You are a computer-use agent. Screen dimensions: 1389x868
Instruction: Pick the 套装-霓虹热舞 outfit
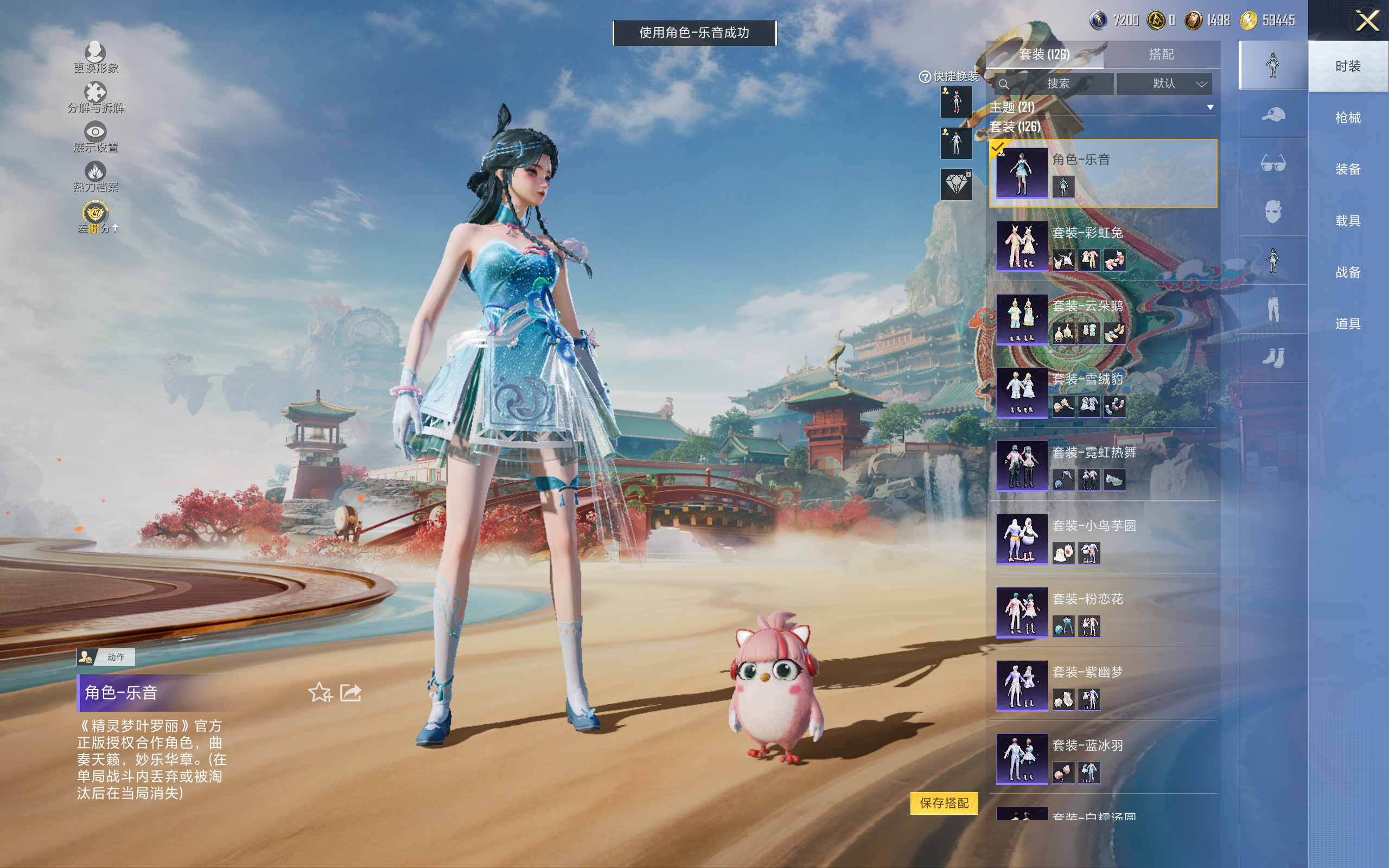[x=1102, y=465]
